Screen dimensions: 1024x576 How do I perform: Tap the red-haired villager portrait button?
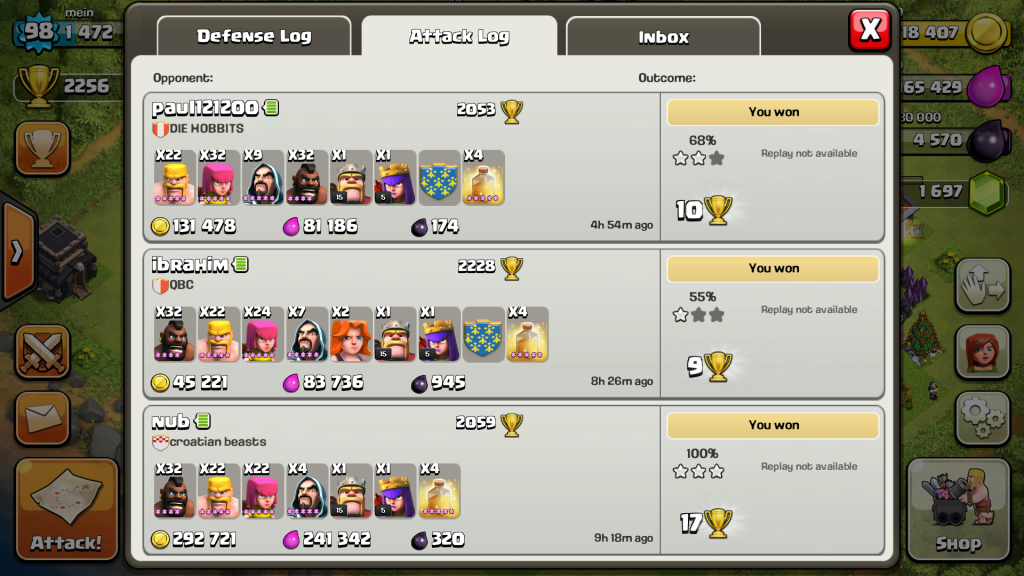(982, 351)
